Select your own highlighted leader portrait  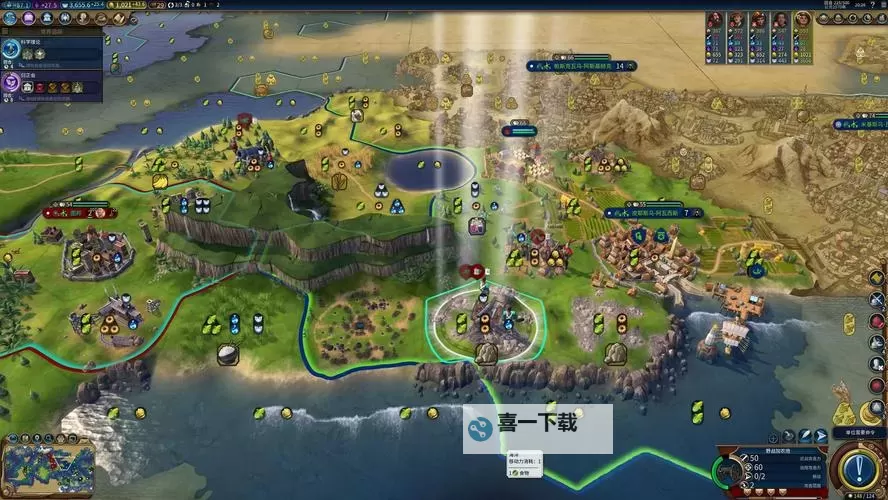click(x=803, y=21)
